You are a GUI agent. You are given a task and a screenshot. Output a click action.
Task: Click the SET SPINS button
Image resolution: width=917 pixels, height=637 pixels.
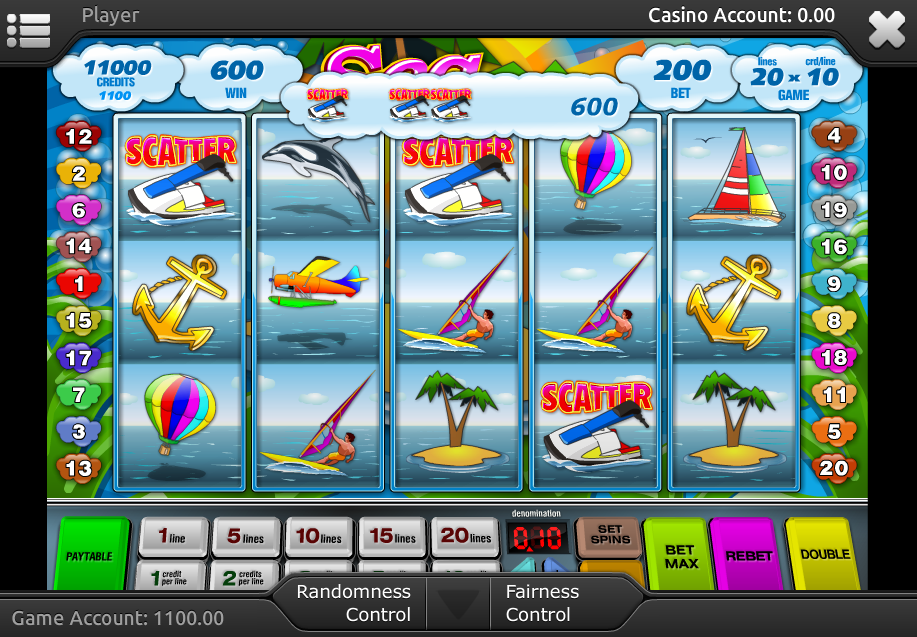[x=609, y=535]
